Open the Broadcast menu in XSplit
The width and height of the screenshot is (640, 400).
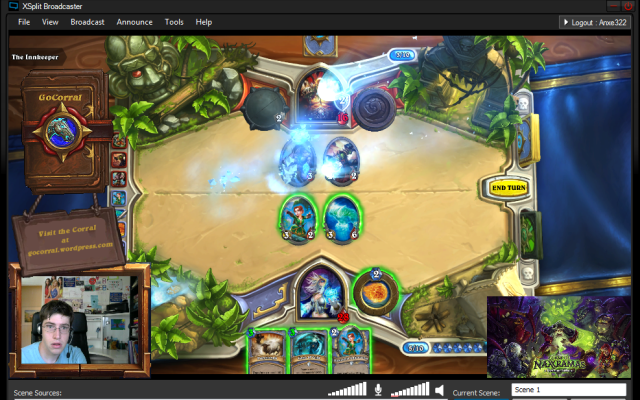[88, 21]
